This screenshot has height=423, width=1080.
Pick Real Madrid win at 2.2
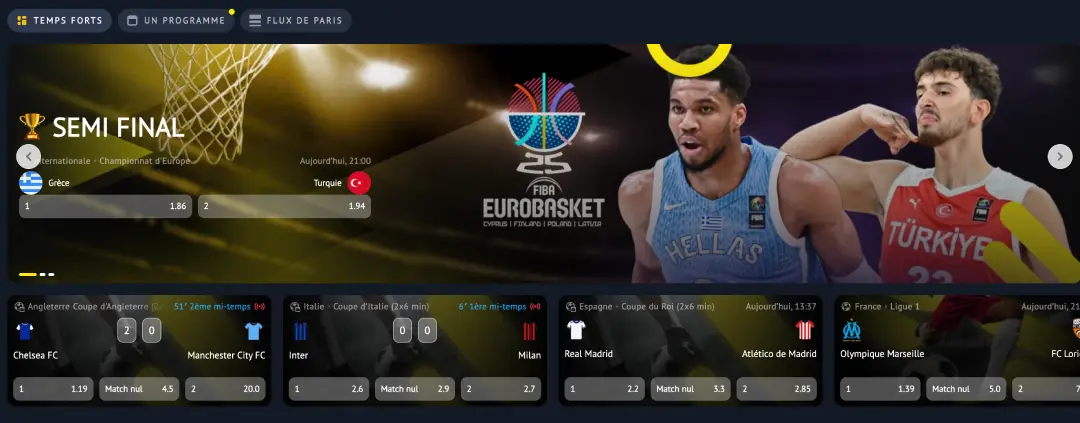[605, 389]
